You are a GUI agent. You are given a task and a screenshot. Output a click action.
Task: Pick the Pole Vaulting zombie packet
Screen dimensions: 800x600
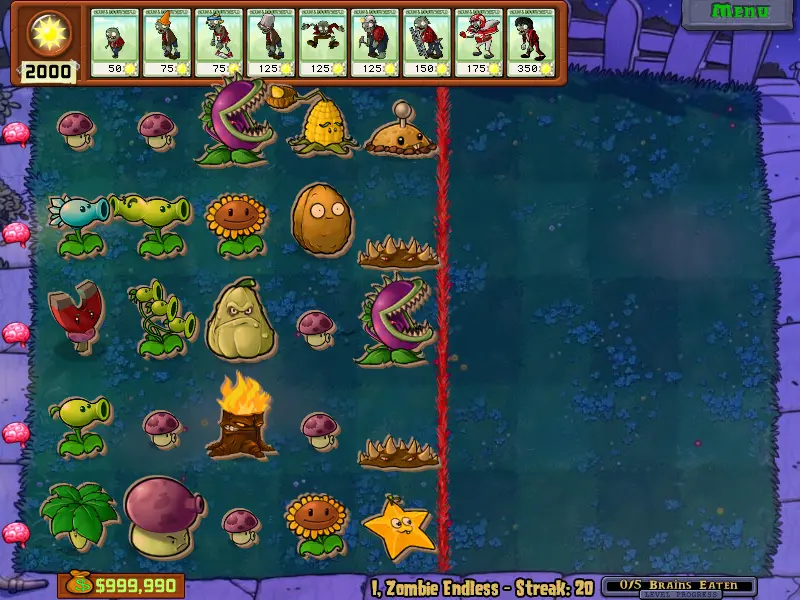coord(219,42)
